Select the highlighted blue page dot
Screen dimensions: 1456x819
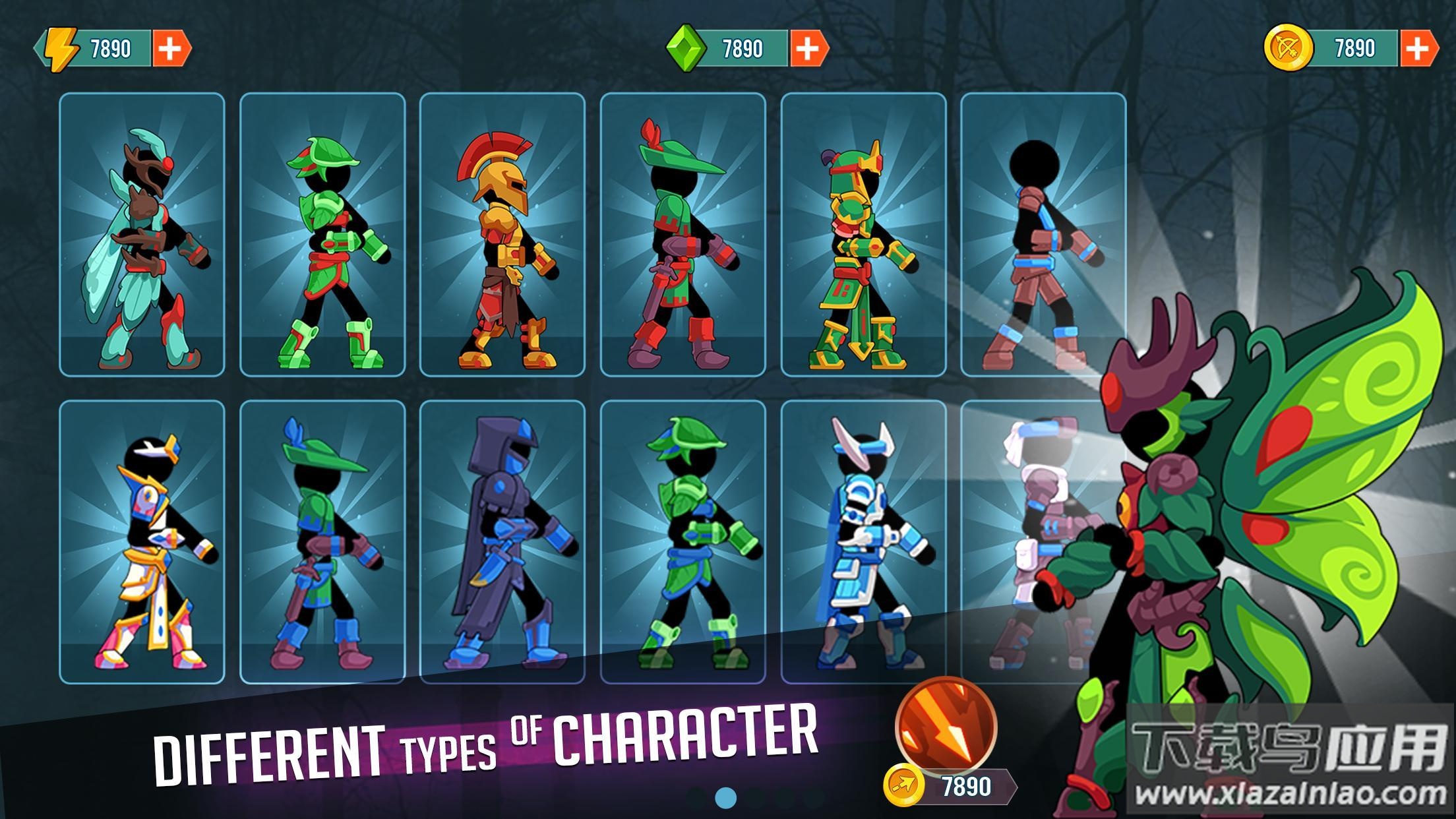[x=725, y=798]
